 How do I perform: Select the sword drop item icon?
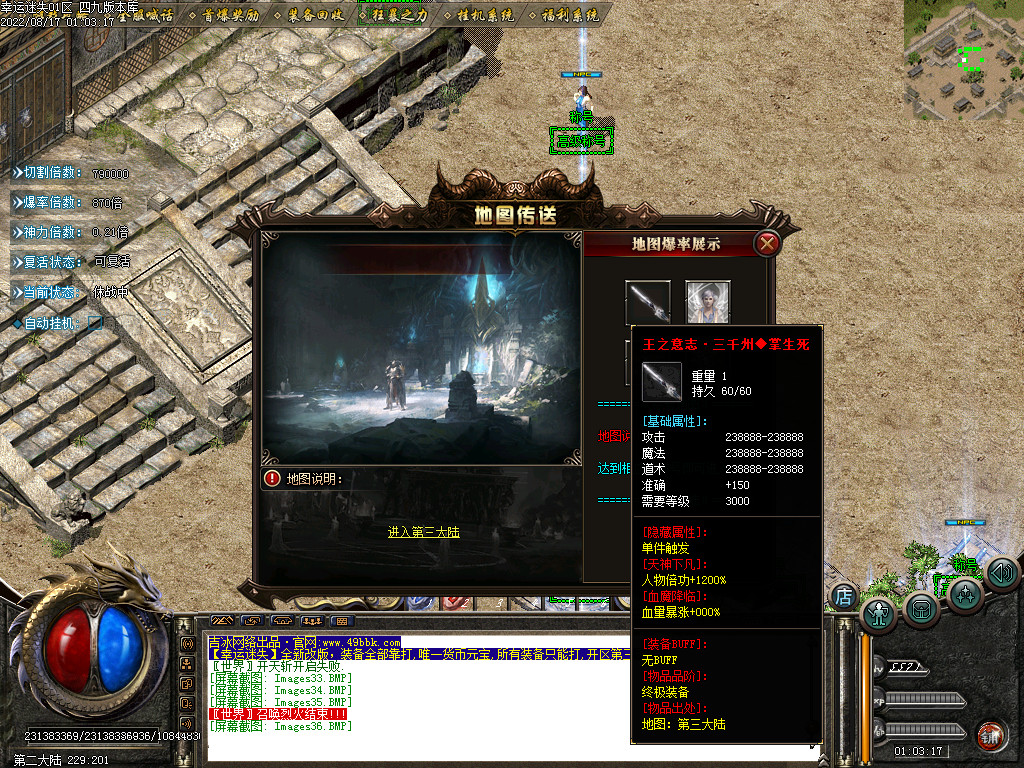pos(647,302)
